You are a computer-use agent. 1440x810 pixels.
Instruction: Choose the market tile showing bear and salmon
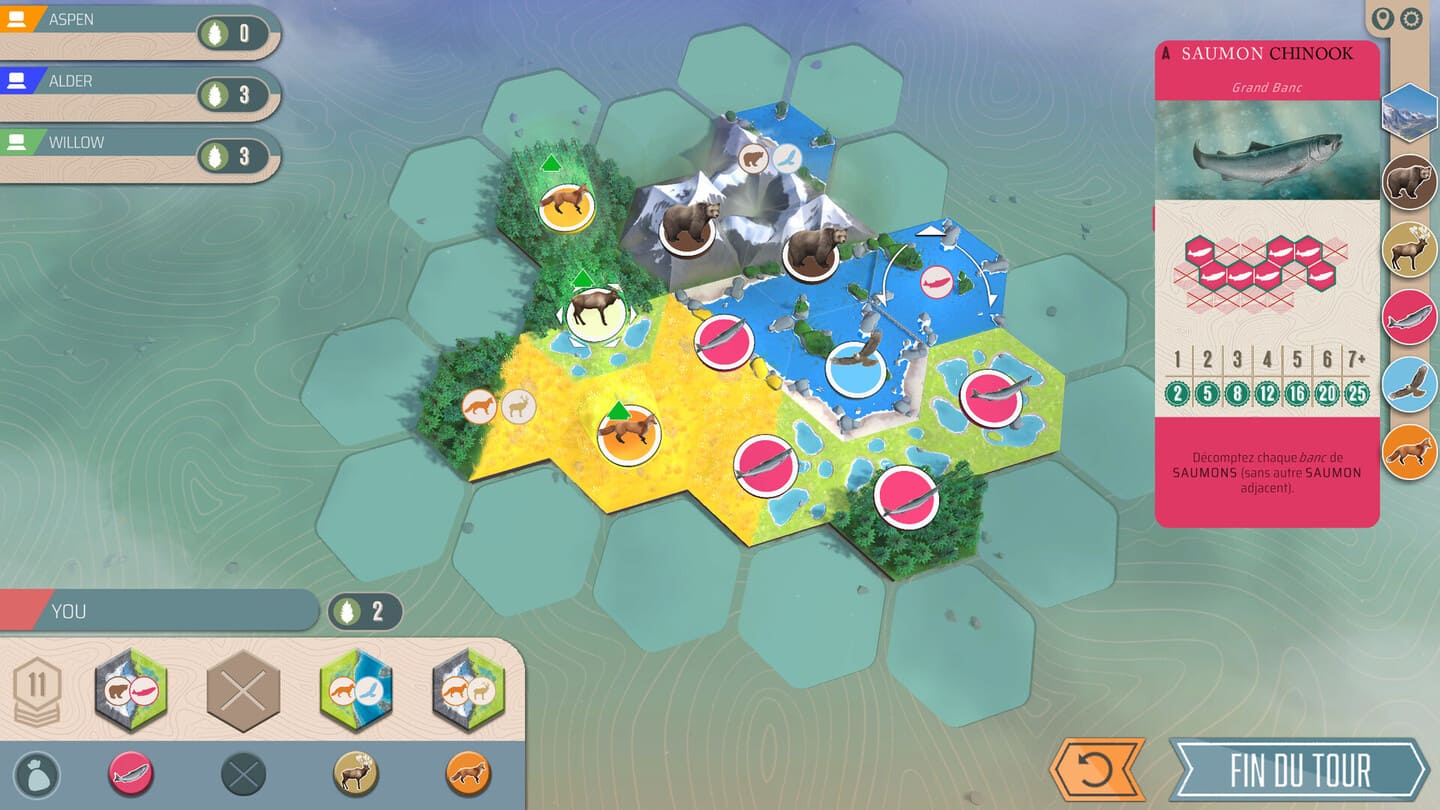tap(131, 690)
